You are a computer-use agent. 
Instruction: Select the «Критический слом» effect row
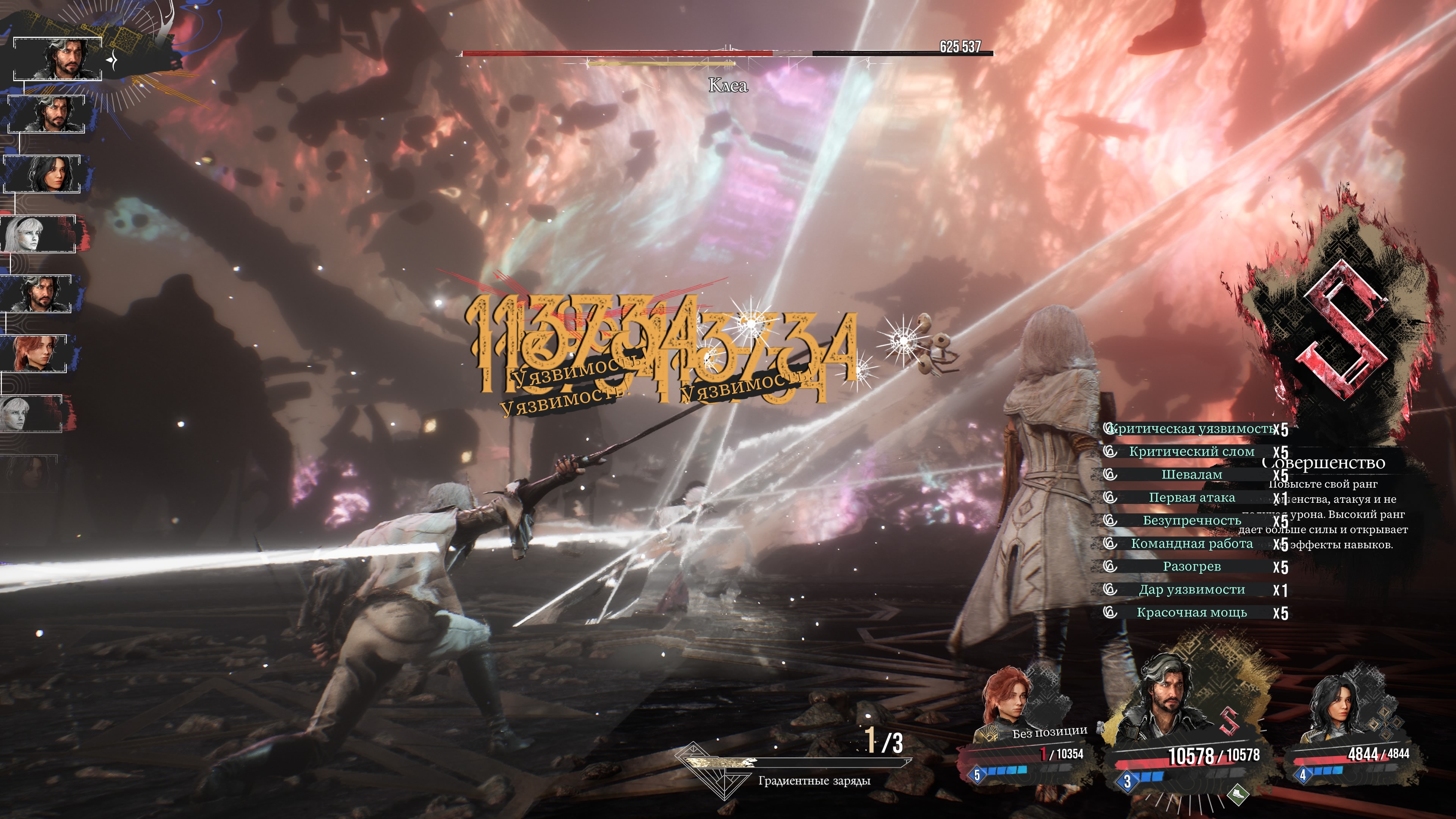tap(1191, 452)
